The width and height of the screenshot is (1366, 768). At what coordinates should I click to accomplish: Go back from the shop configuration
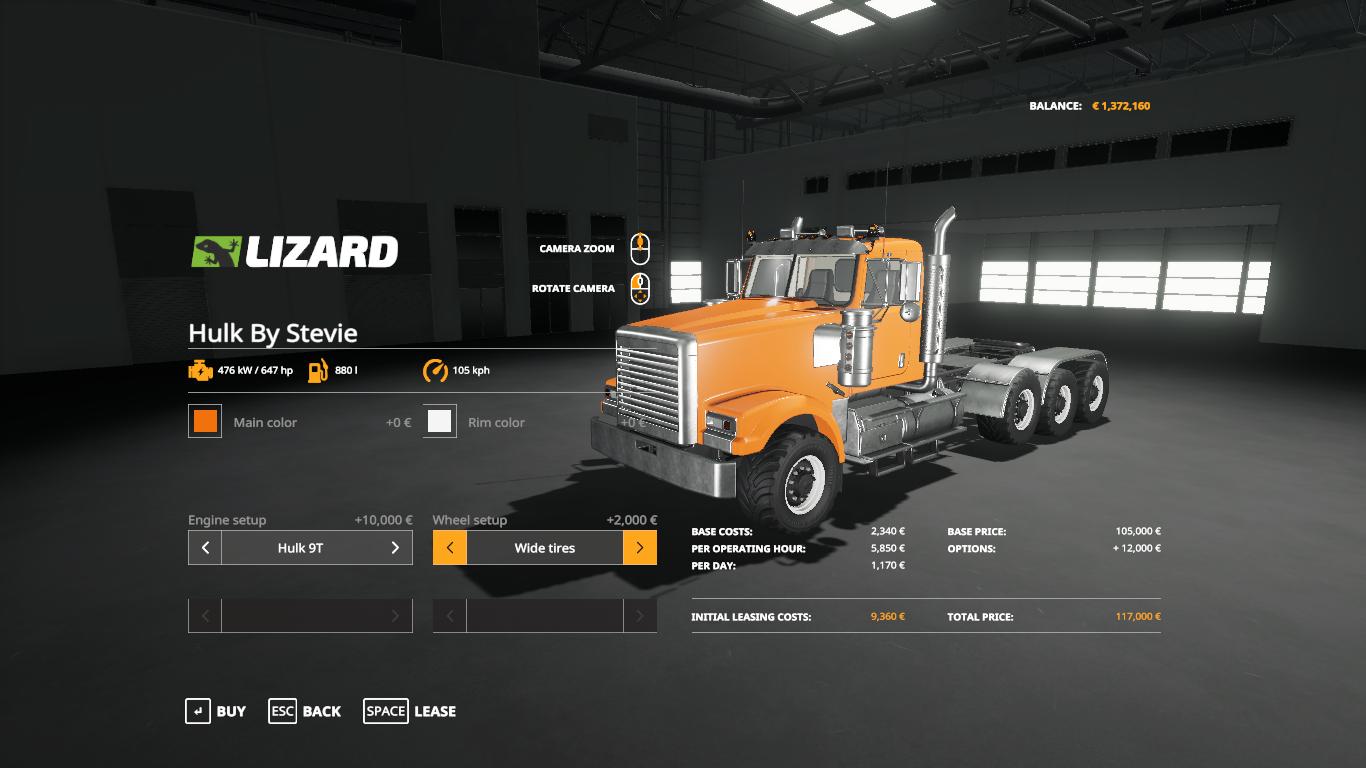click(305, 711)
